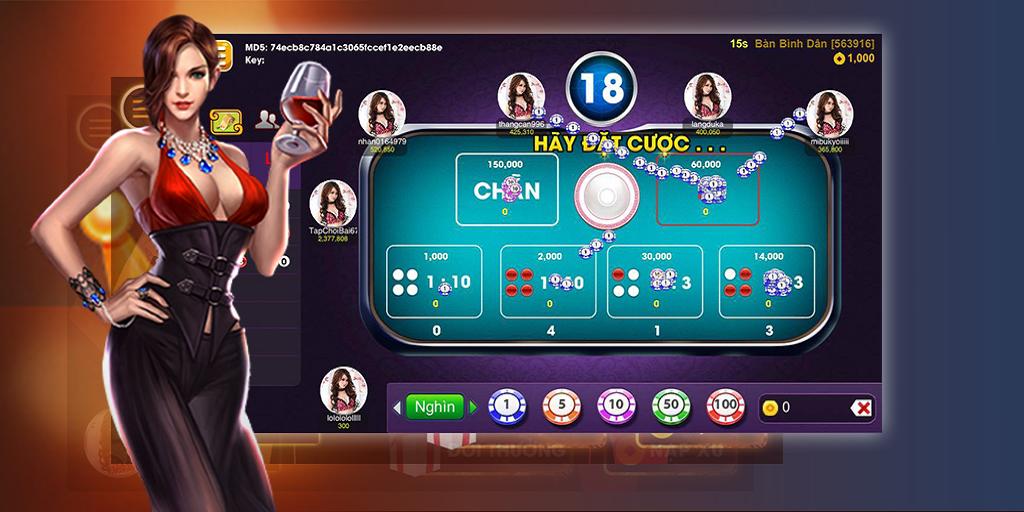
Task: Clear the bet amount with red X
Action: click(x=862, y=407)
